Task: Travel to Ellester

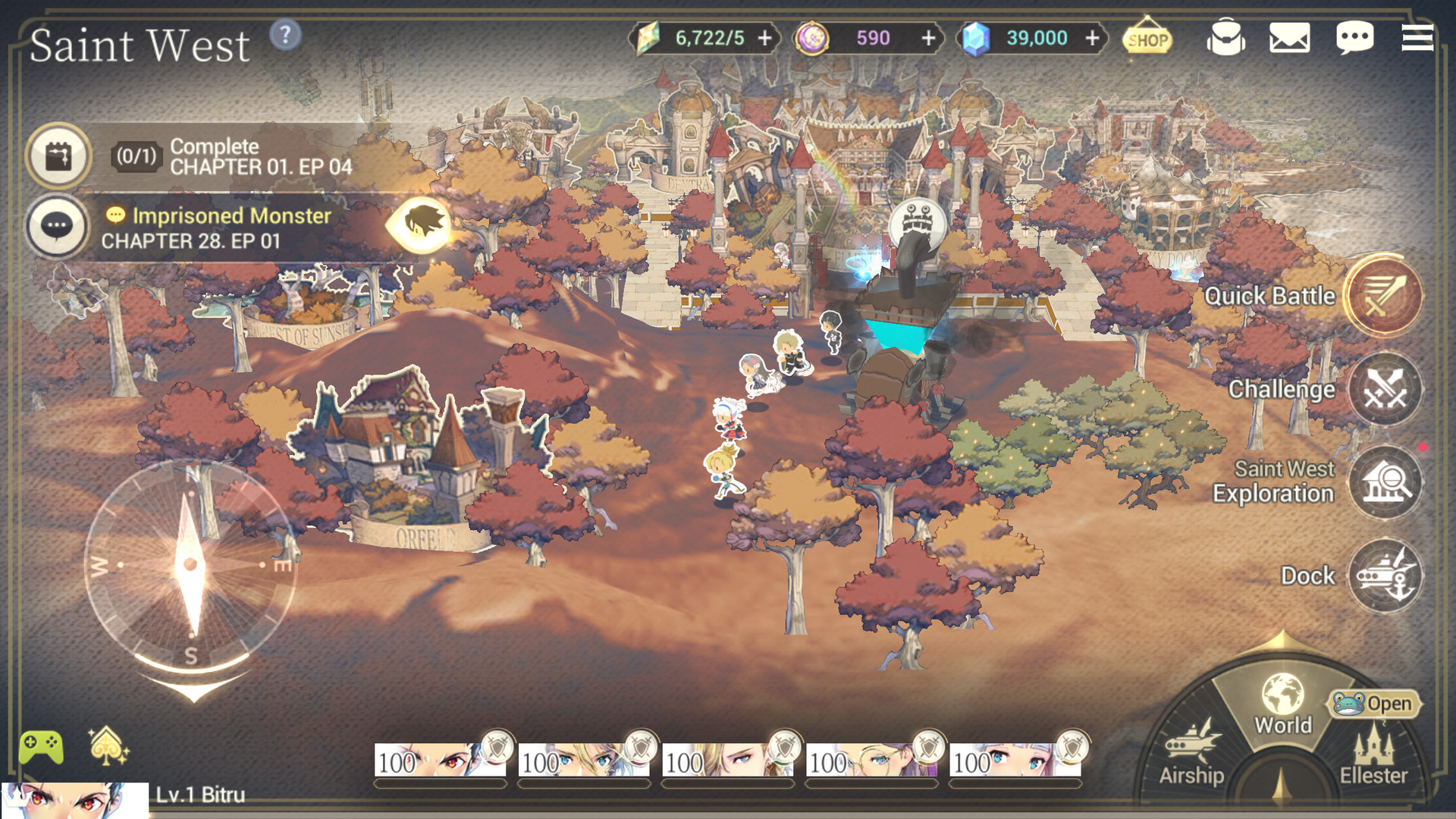Action: (x=1373, y=755)
